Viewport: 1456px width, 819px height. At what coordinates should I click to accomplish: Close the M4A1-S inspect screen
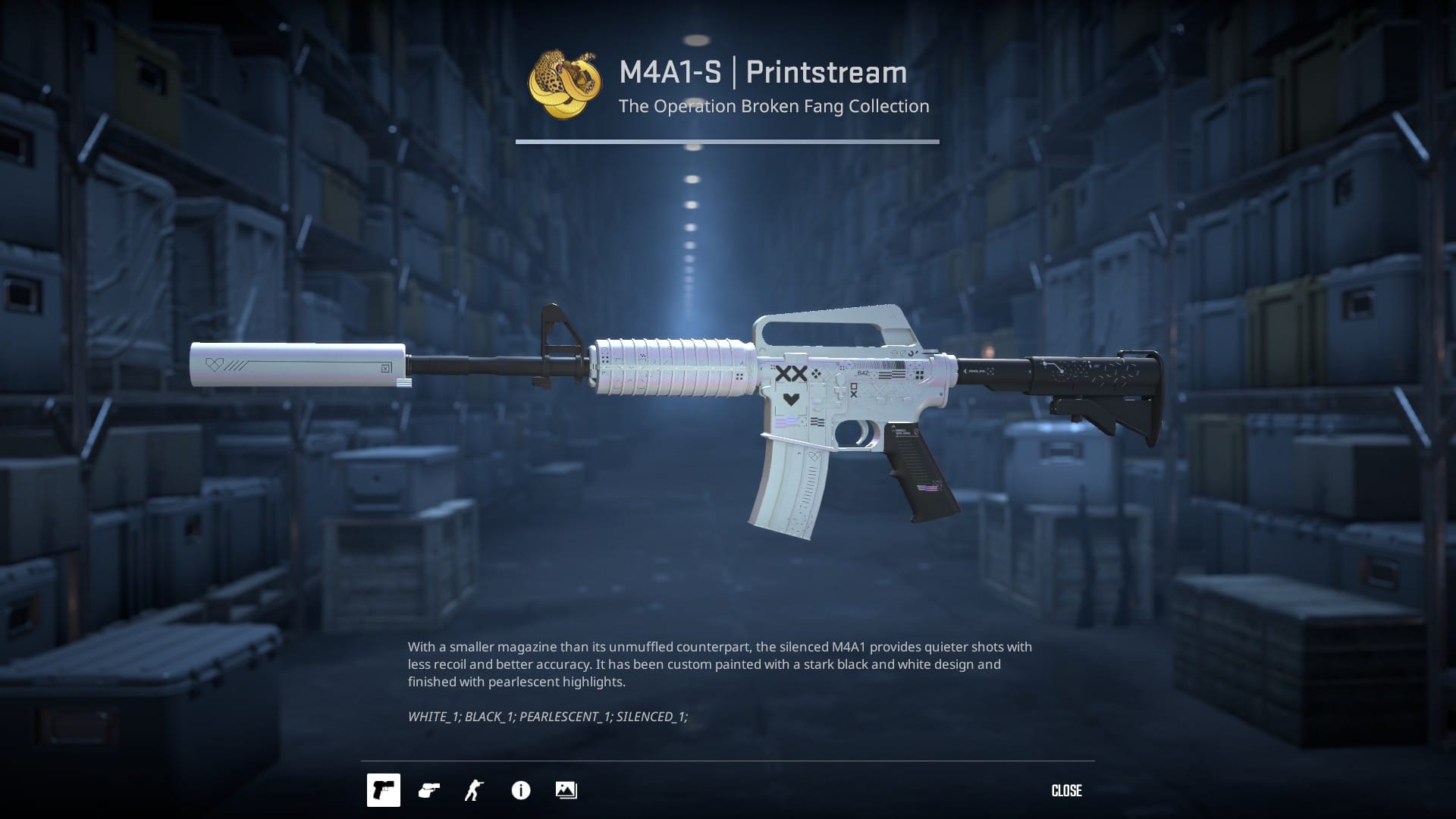pos(1066,790)
